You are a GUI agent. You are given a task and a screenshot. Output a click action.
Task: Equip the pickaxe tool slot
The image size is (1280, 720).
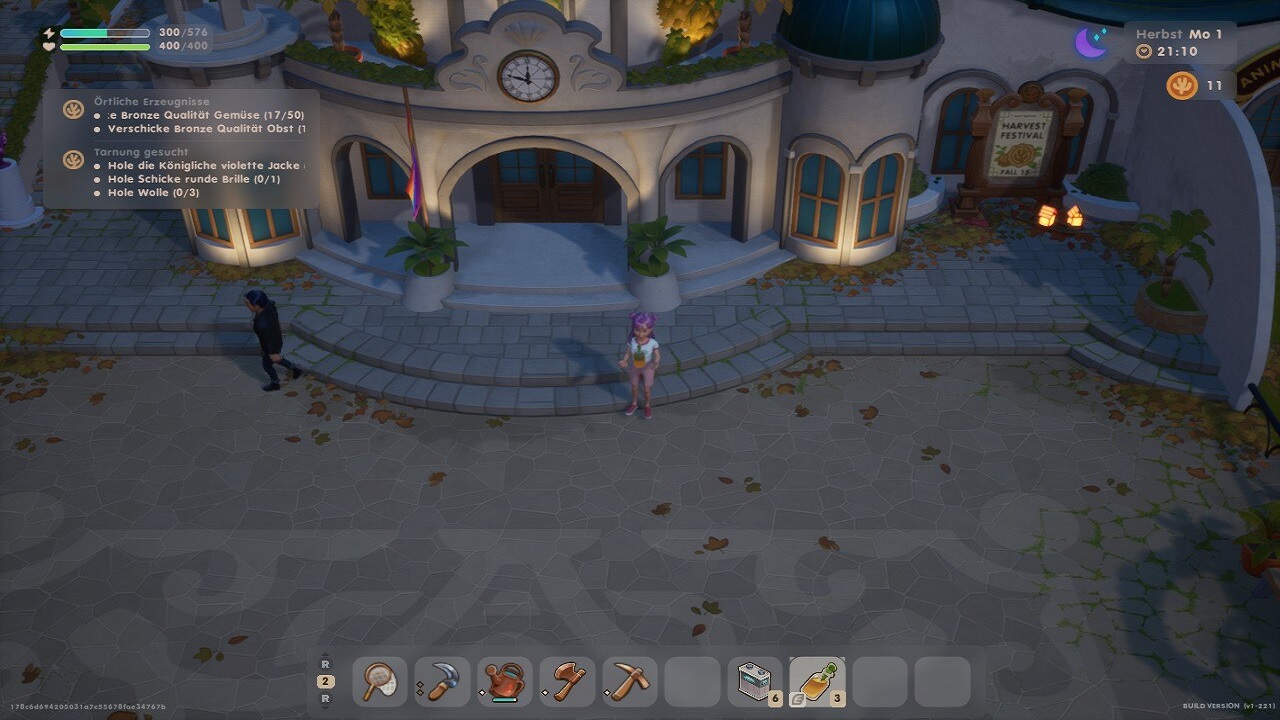tap(629, 682)
